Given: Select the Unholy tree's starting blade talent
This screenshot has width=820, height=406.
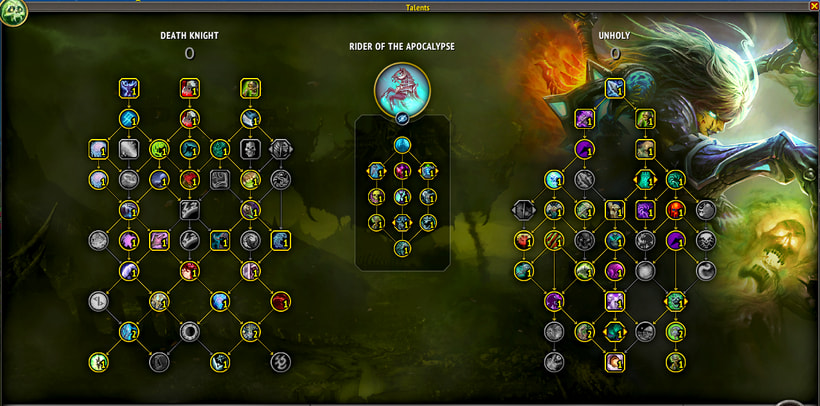Looking at the screenshot, I should click(x=614, y=89).
